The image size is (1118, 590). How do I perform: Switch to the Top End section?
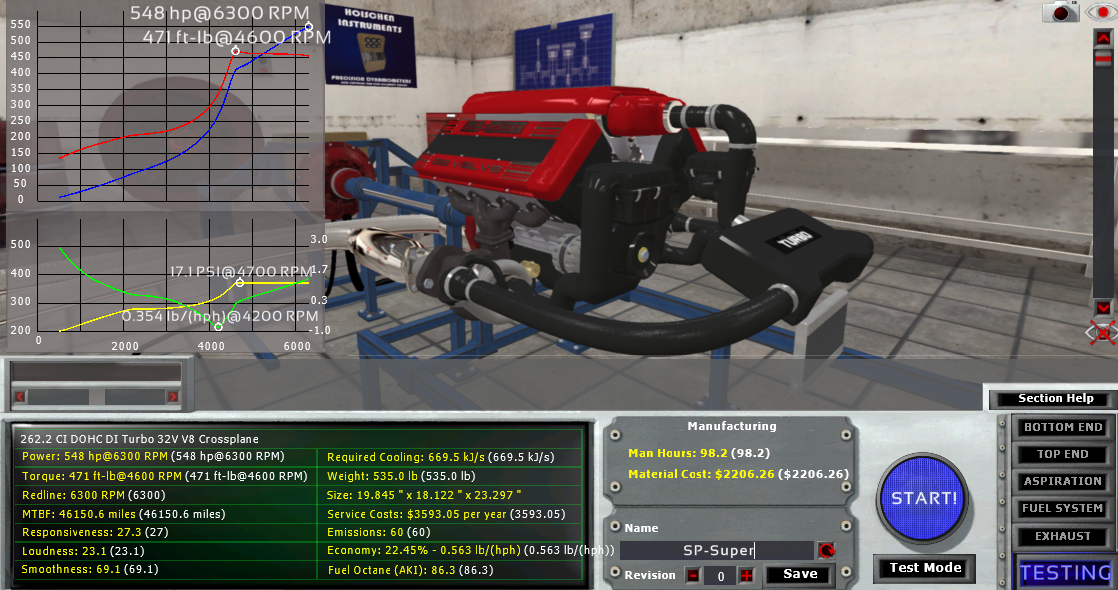[x=1062, y=454]
